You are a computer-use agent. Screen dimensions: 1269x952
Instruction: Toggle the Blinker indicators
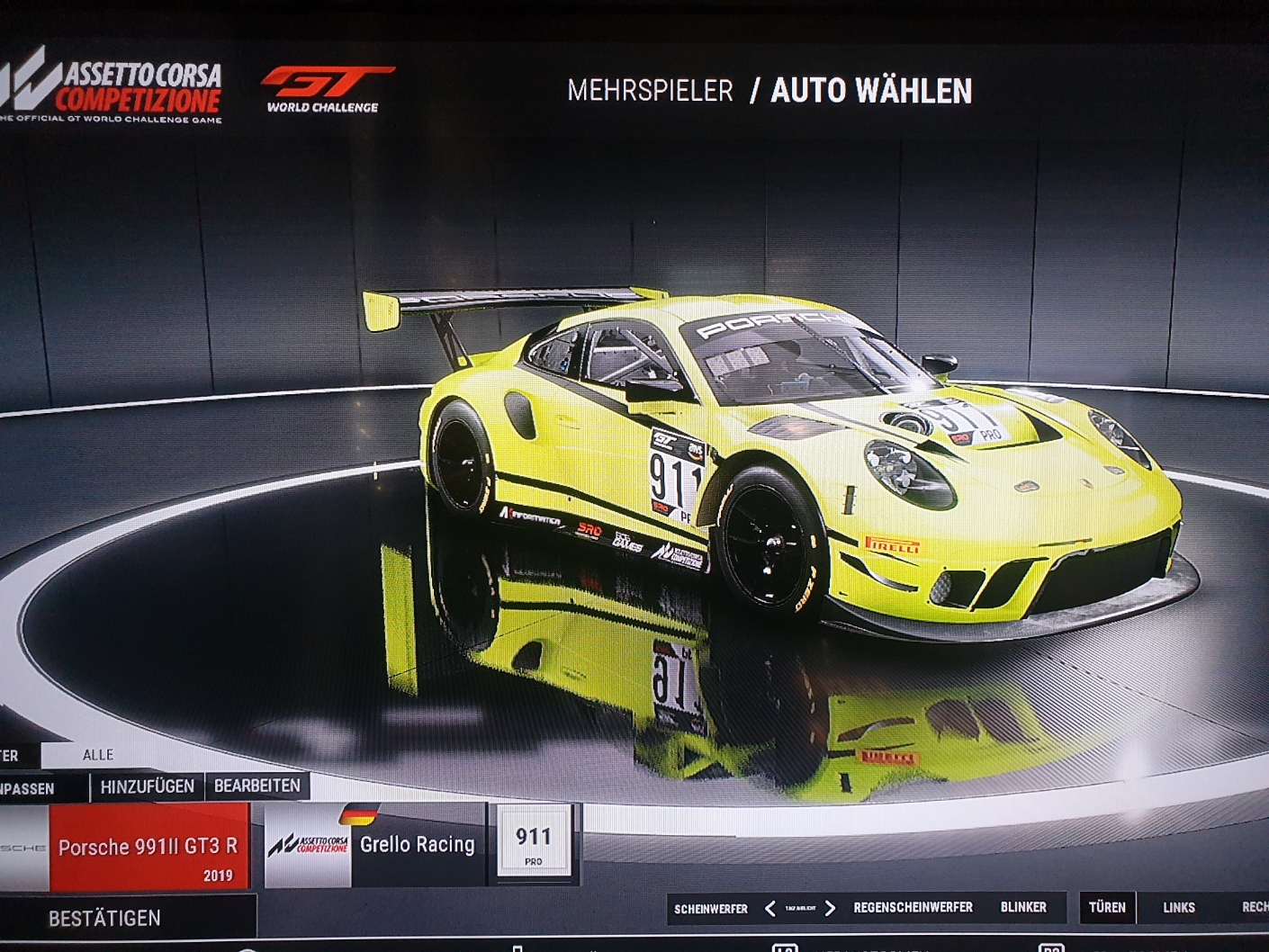pos(1023,908)
